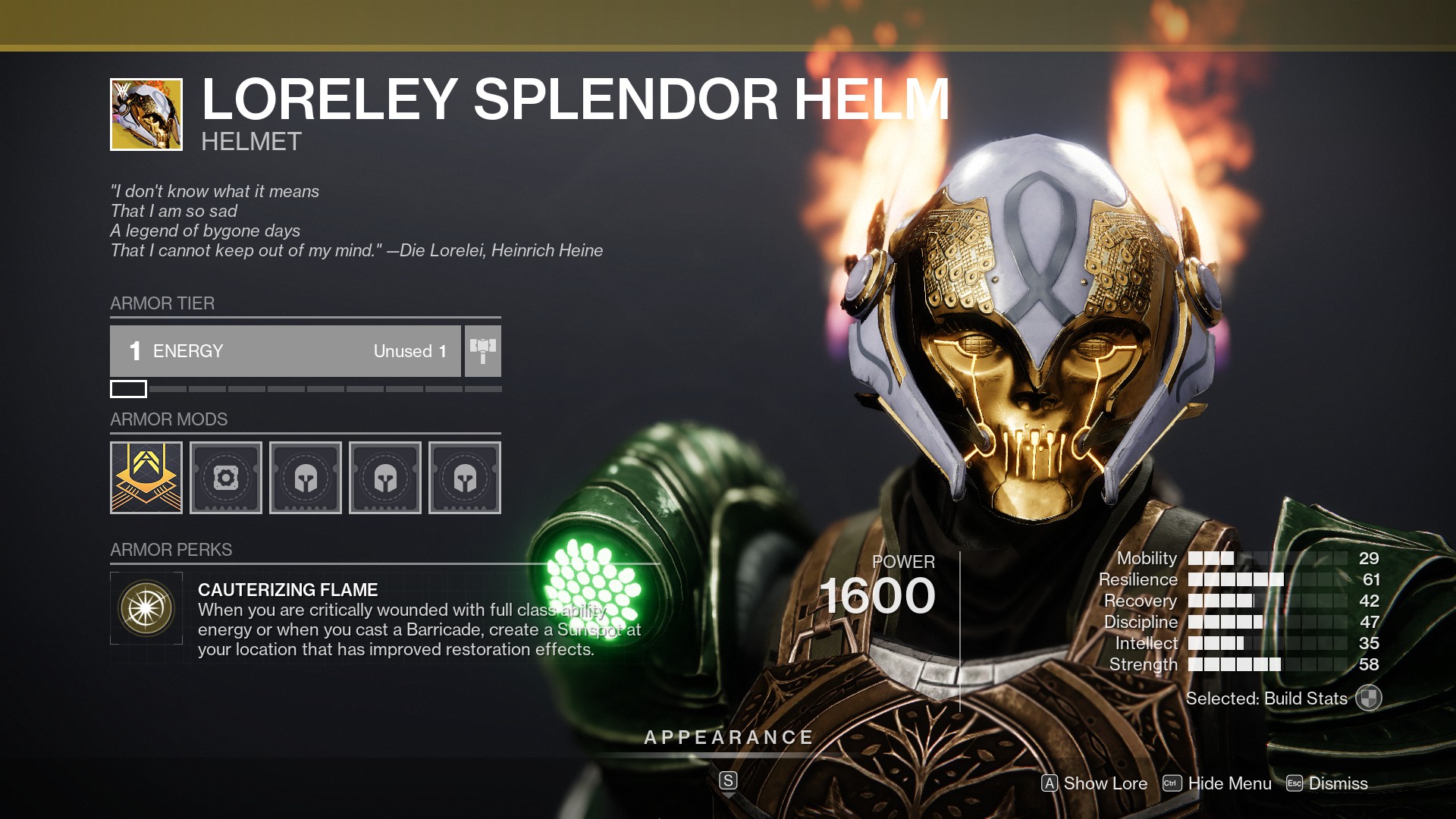
Task: Click Show Lore
Action: [1094, 783]
